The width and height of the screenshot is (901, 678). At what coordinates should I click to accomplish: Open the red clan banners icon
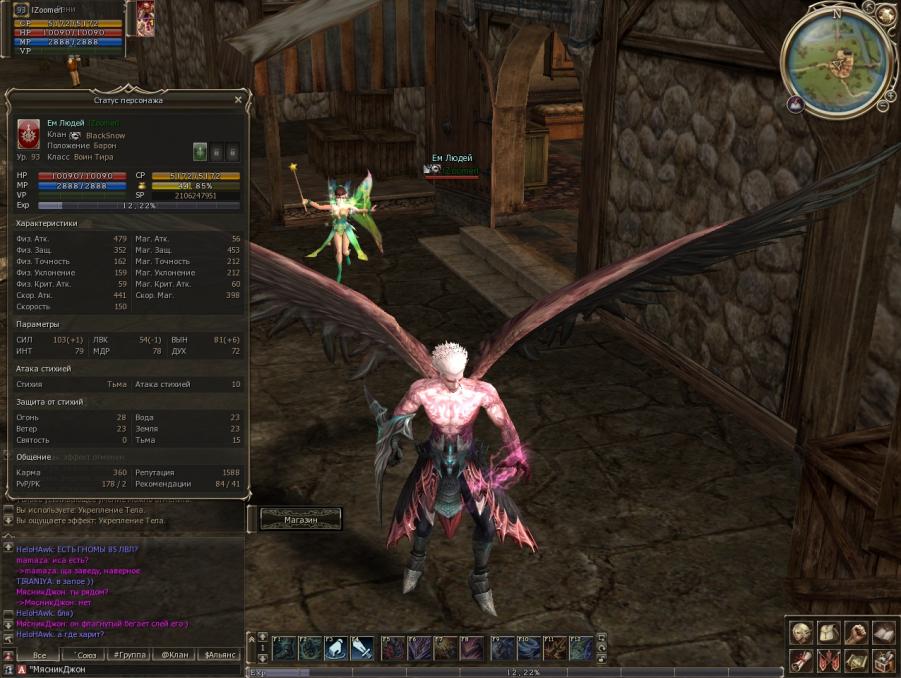(828, 660)
